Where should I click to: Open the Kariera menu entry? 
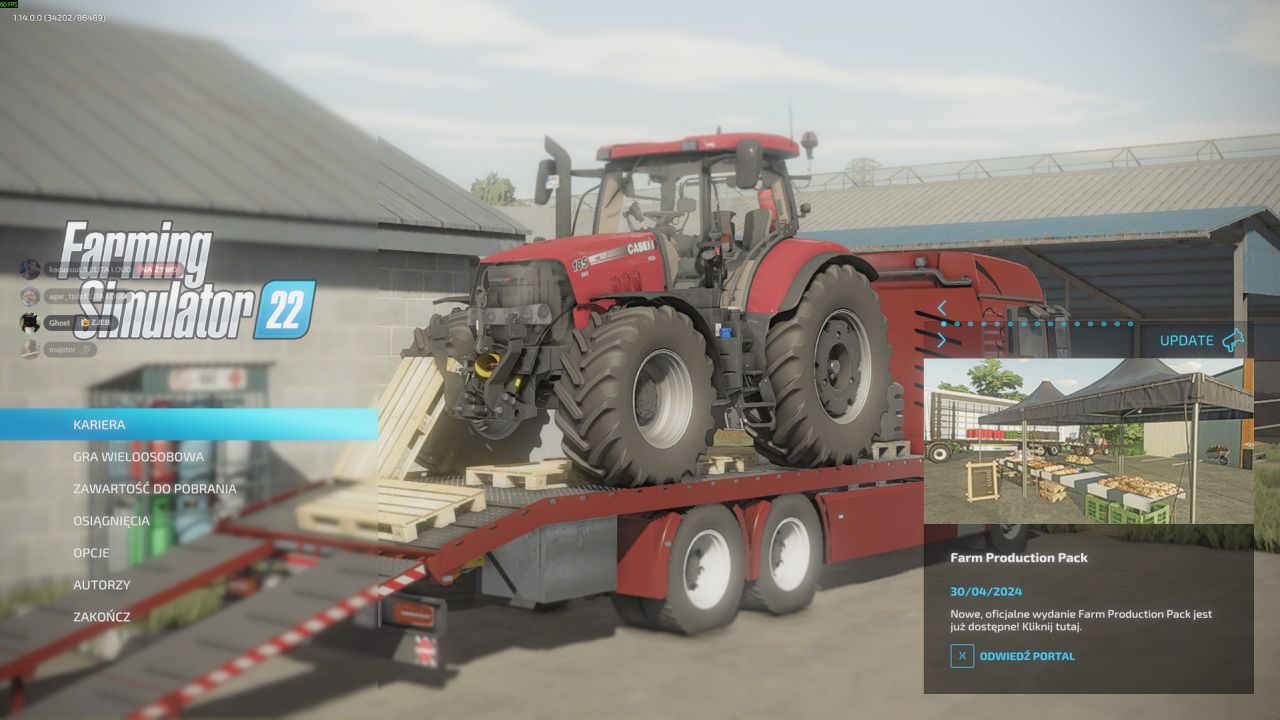pos(100,425)
